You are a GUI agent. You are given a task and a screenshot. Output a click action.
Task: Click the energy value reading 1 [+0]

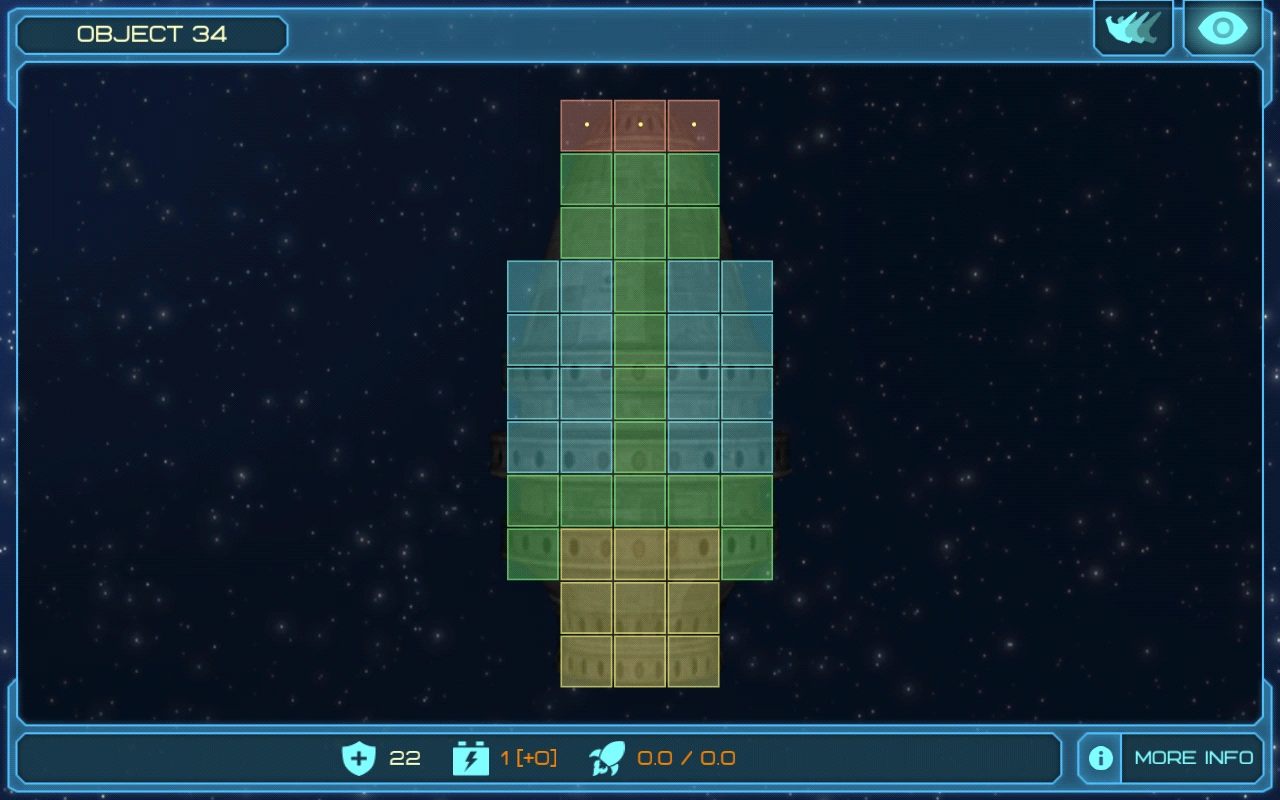(x=527, y=759)
